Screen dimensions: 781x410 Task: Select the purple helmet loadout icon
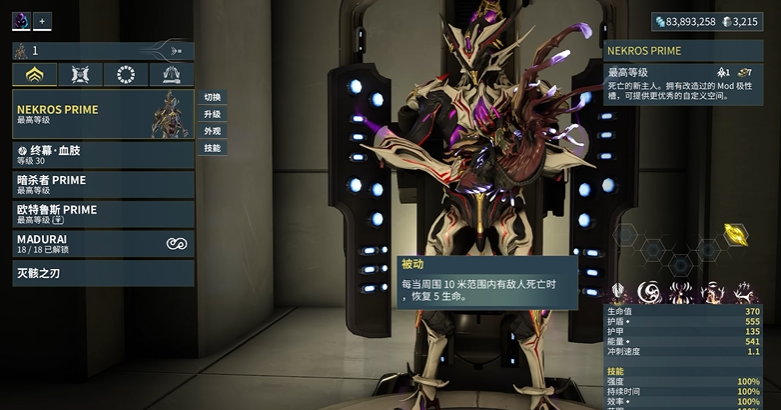point(21,21)
